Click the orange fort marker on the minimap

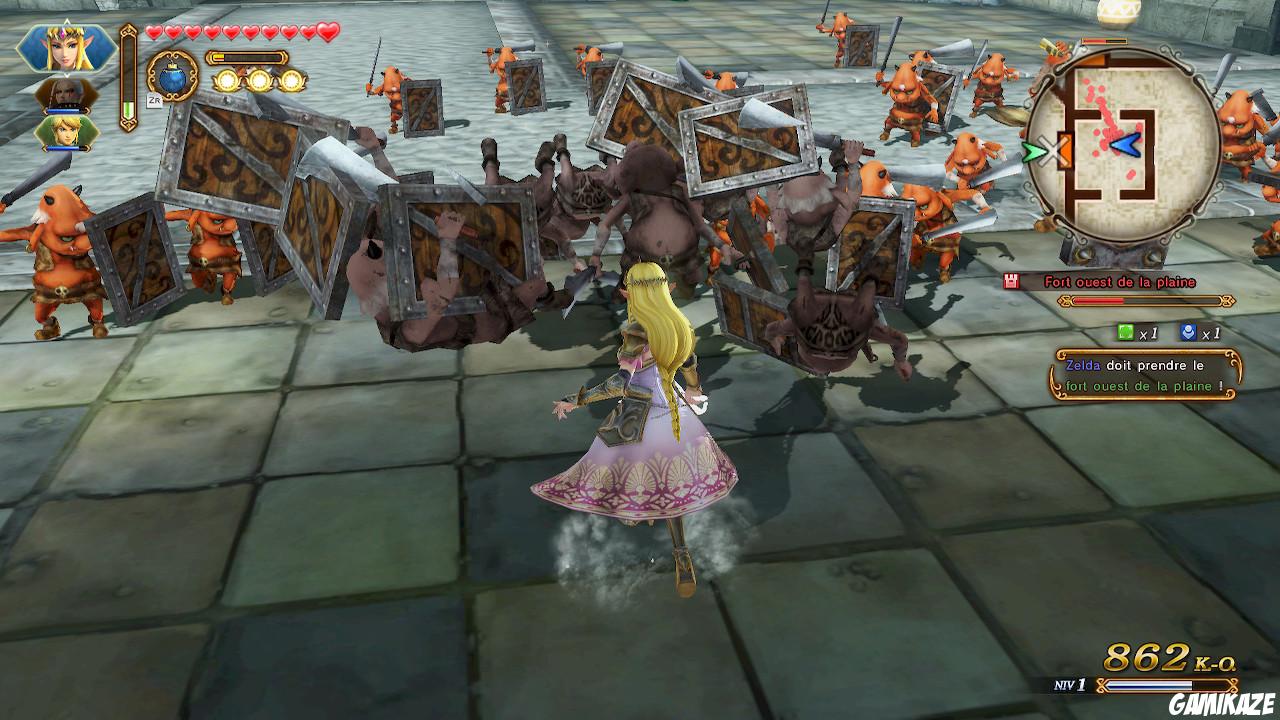pyautogui.click(x=1065, y=152)
